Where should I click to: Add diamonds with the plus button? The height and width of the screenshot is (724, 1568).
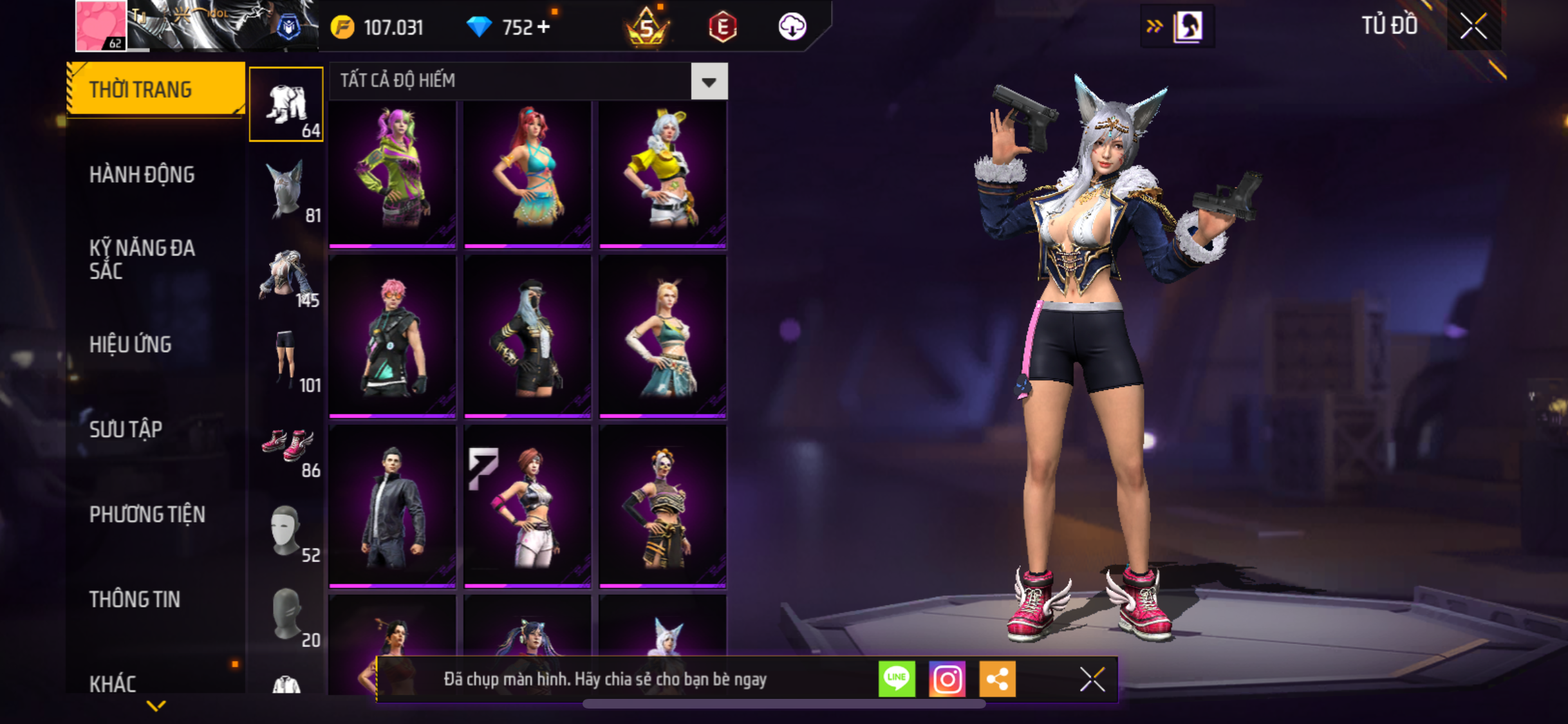[544, 27]
